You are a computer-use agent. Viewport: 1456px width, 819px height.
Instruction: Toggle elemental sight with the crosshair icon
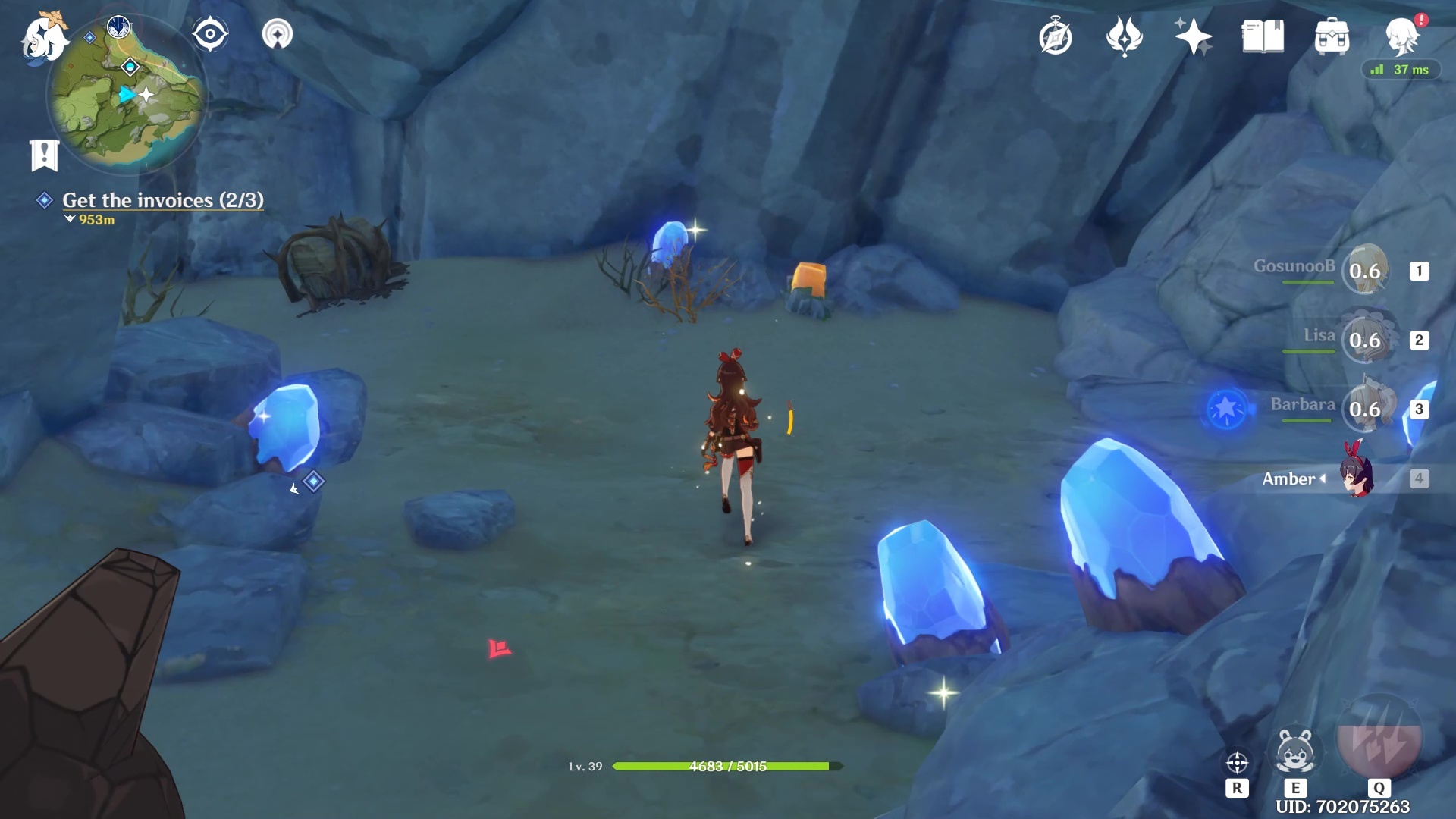pyautogui.click(x=1237, y=762)
